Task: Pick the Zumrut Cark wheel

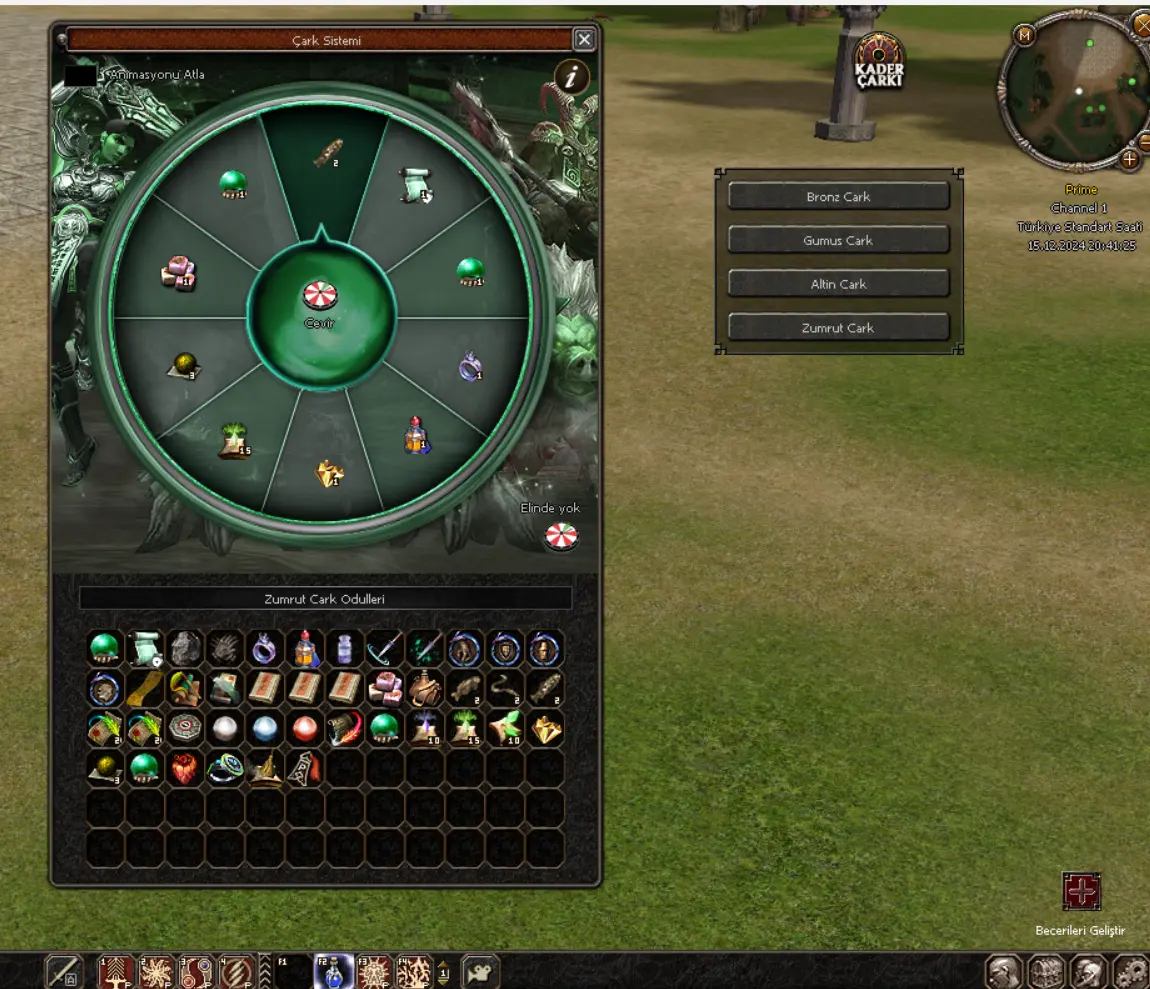Action: tap(838, 328)
